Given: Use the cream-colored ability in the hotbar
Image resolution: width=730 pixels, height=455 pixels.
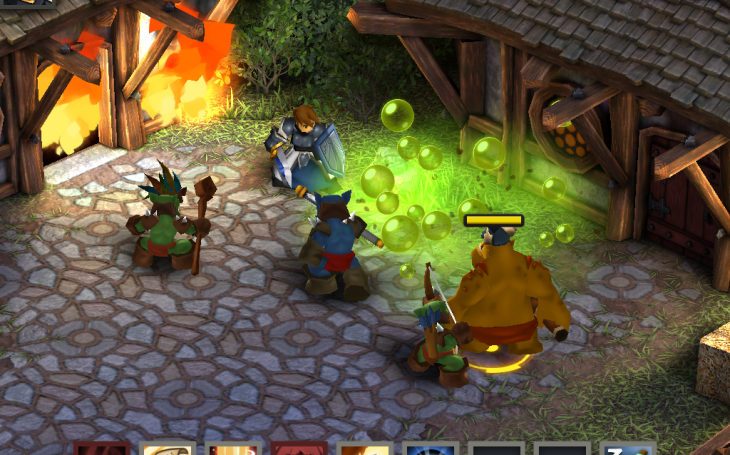Looking at the screenshot, I should (x=167, y=449).
